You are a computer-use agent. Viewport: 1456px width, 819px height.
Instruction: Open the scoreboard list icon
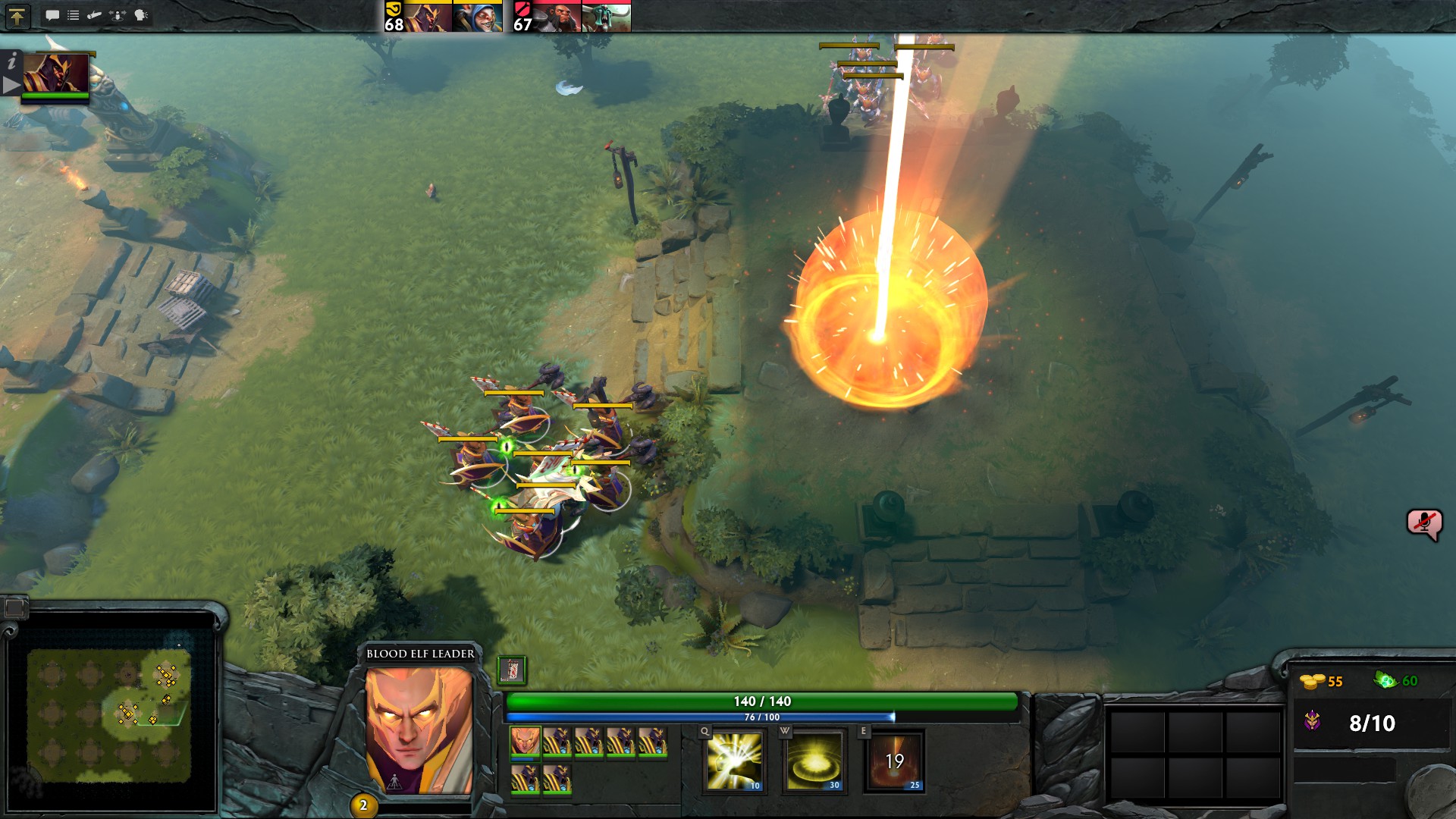[x=73, y=15]
